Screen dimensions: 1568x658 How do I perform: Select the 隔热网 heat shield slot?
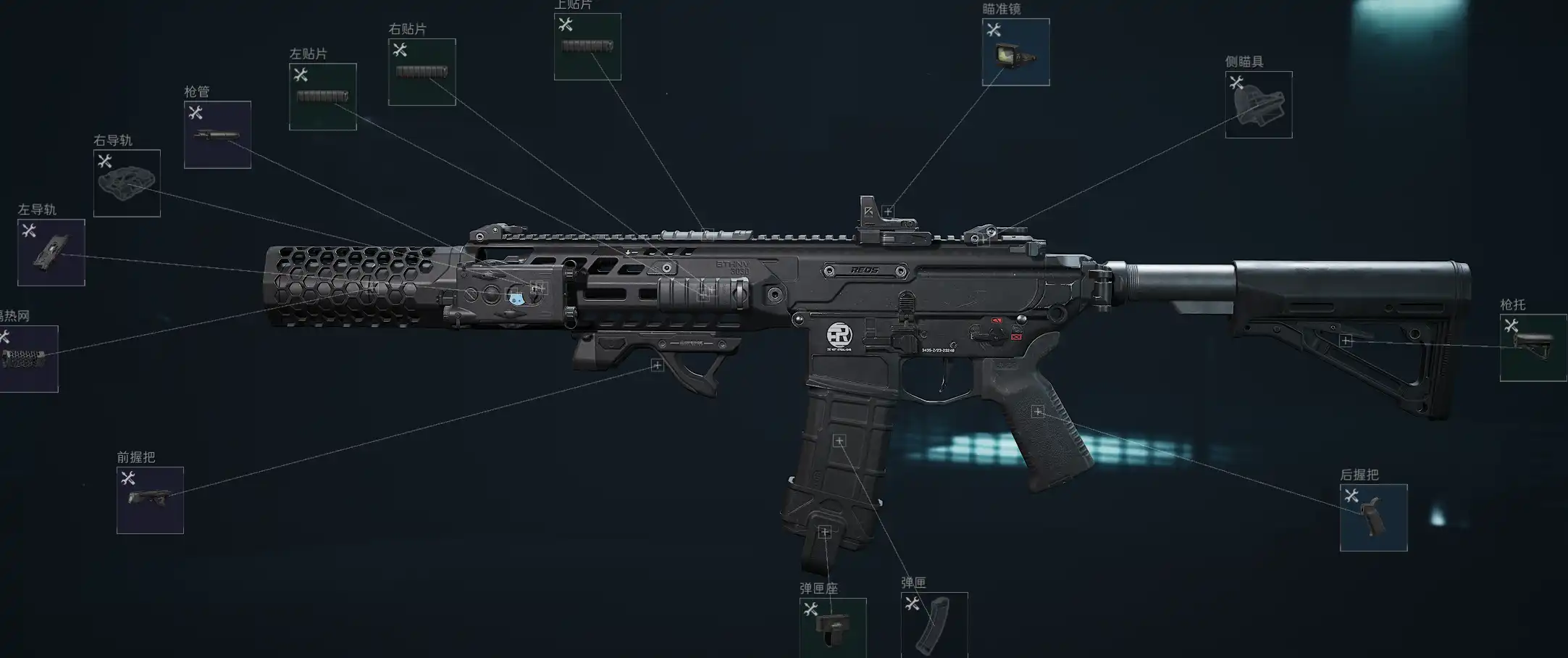tap(28, 359)
